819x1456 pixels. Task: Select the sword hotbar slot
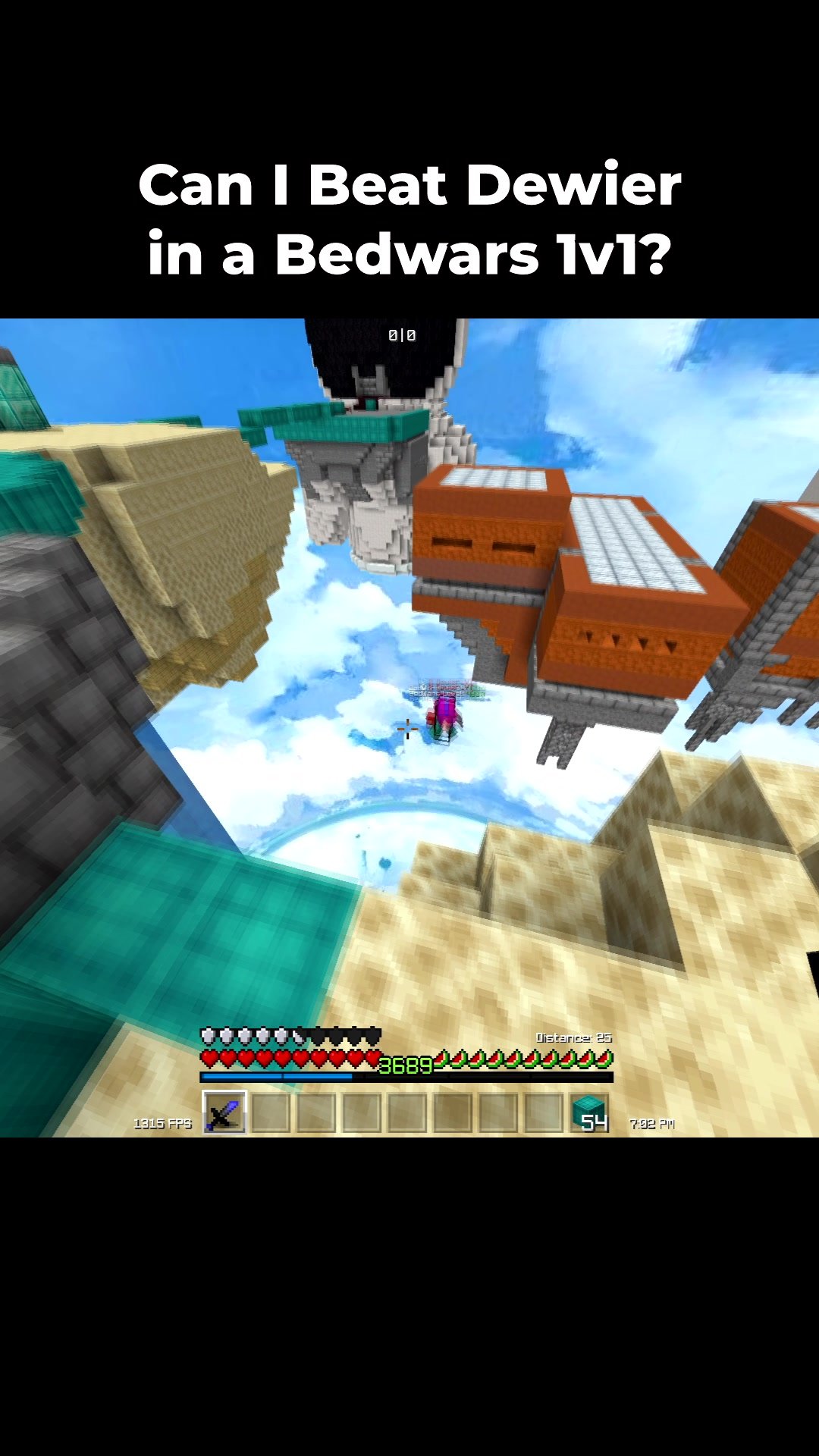coord(224,1112)
